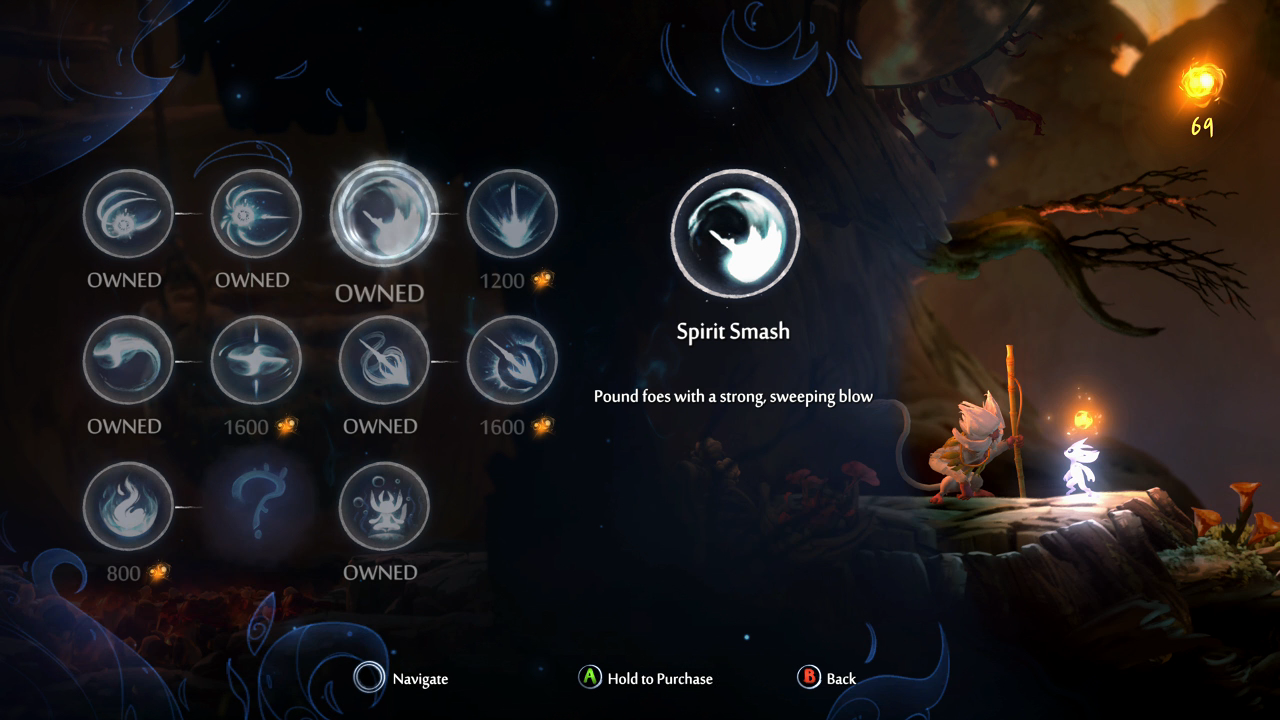This screenshot has height=720, width=1280.
Task: Choose the 1200-cost shockwave burst upgrade
Action: click(512, 214)
